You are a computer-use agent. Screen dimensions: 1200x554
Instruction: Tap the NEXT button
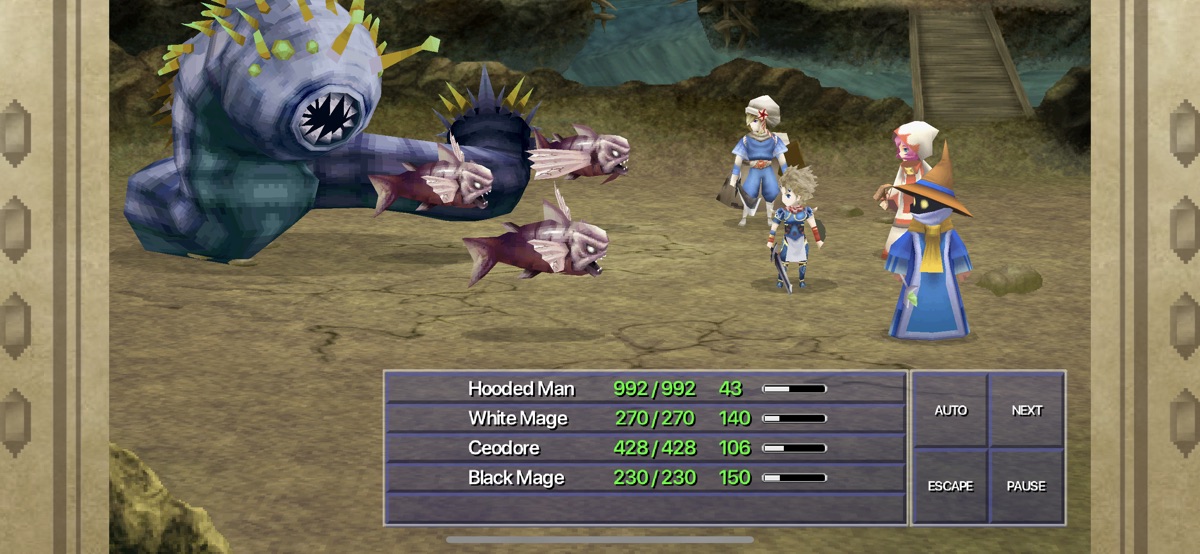[x=1027, y=410]
